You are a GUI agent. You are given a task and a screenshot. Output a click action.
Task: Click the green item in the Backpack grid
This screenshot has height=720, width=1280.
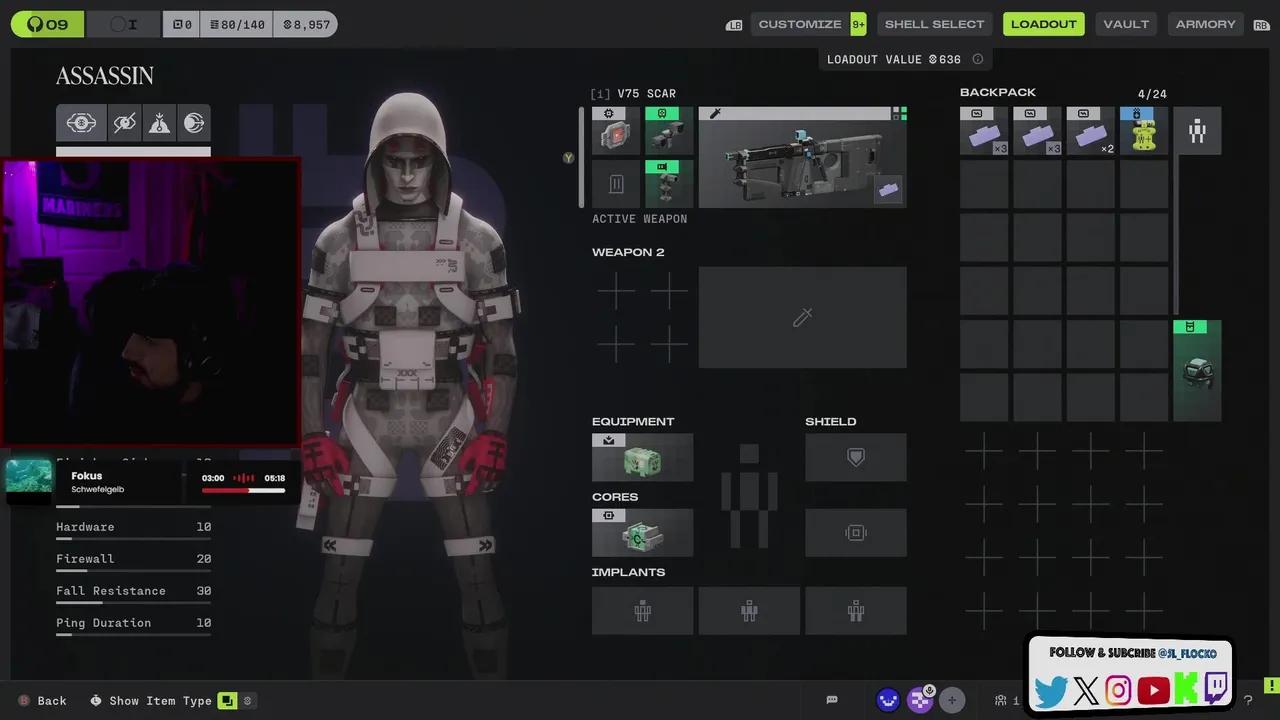click(x=1197, y=368)
